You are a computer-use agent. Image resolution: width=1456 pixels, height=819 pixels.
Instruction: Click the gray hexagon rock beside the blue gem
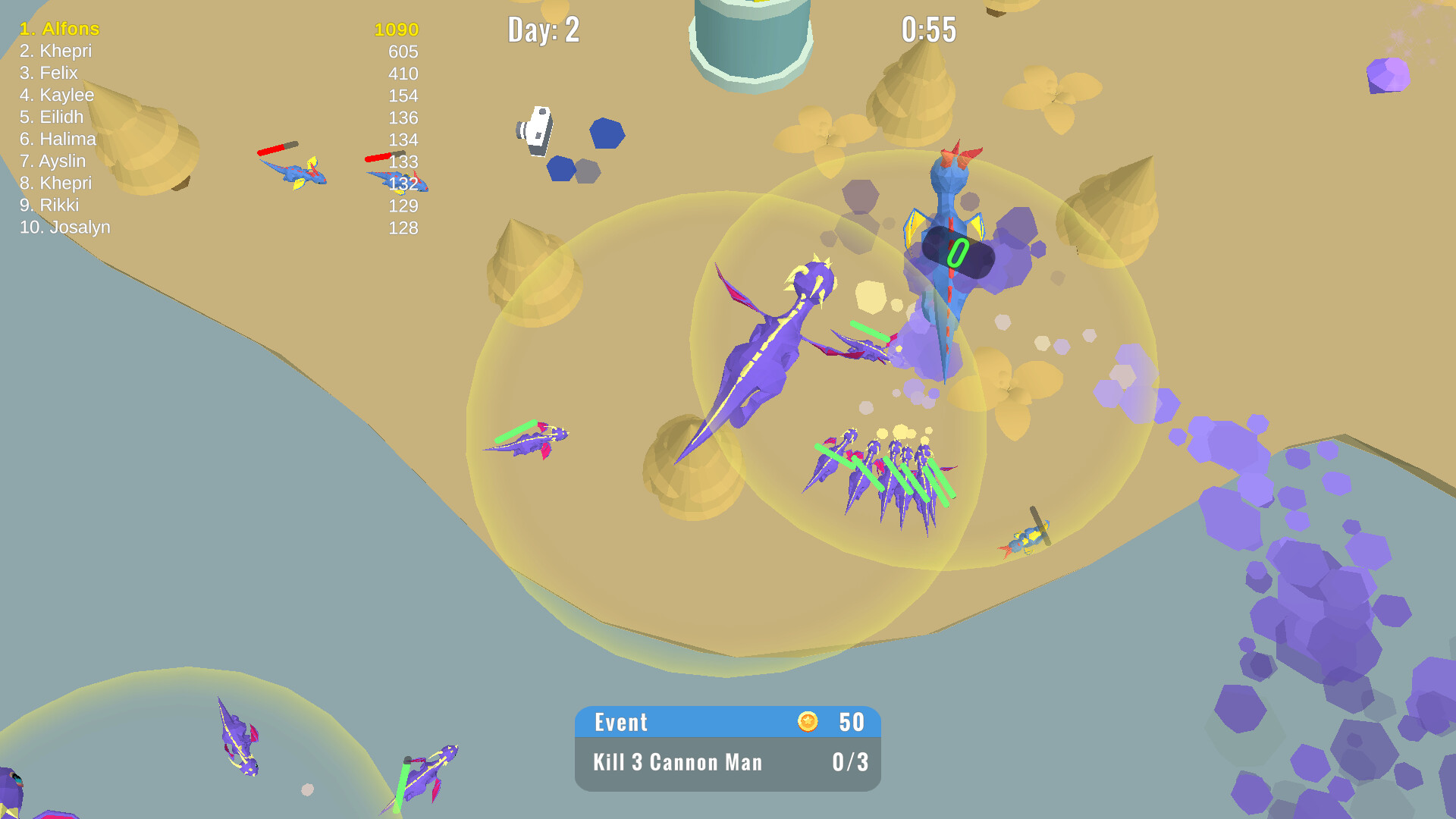tap(586, 172)
